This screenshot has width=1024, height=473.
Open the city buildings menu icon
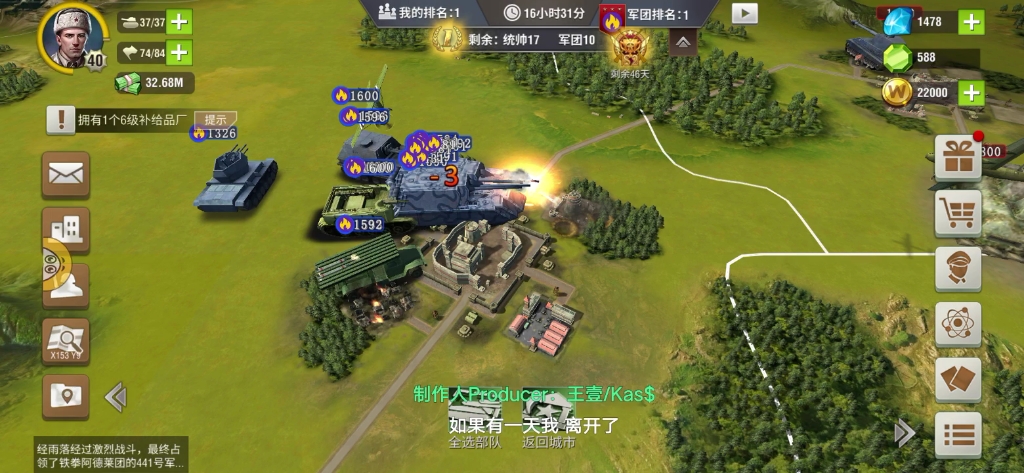point(65,229)
